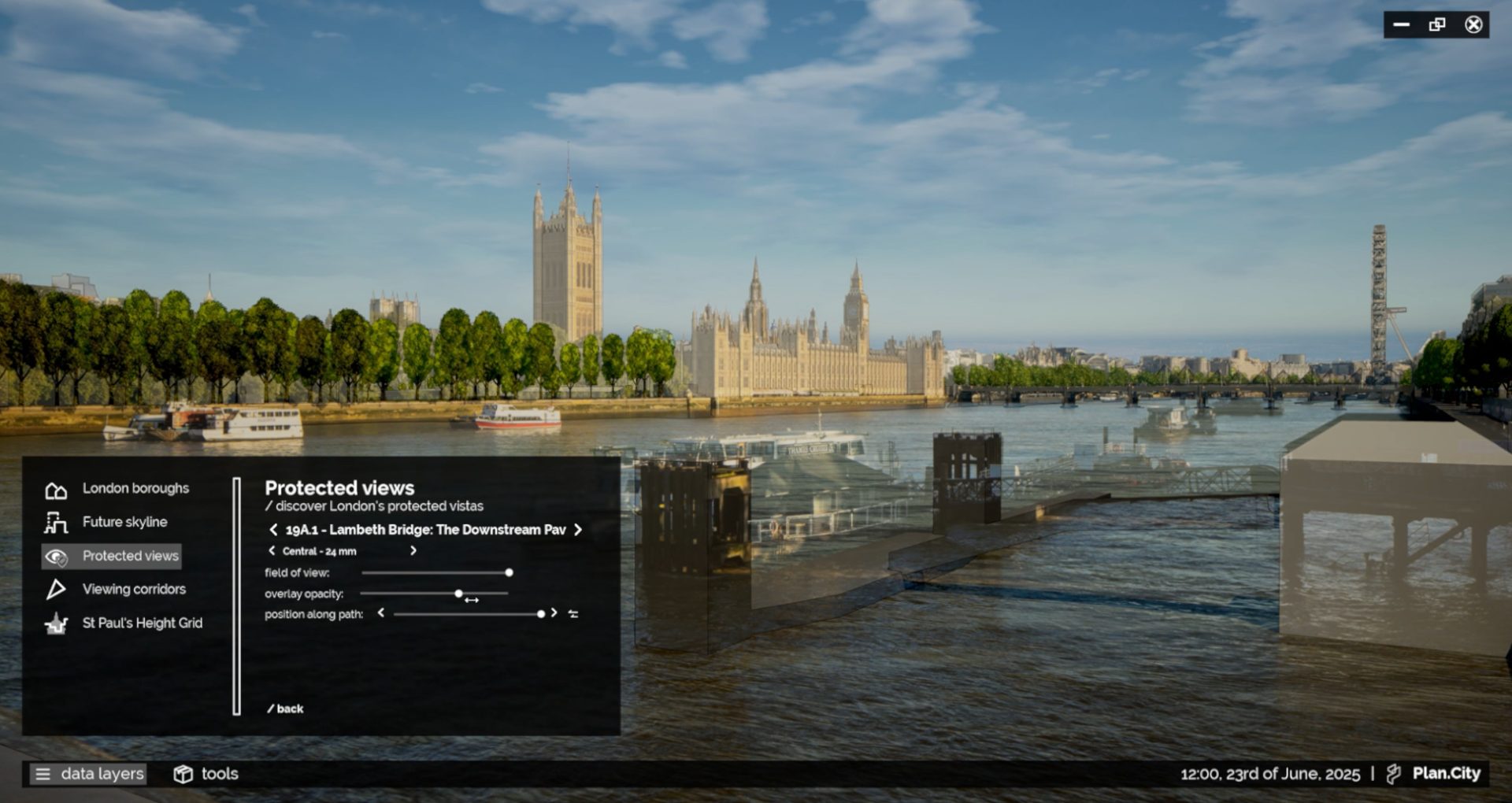Select the Viewing corridors arrow icon
This screenshot has height=803, width=1512.
55,589
